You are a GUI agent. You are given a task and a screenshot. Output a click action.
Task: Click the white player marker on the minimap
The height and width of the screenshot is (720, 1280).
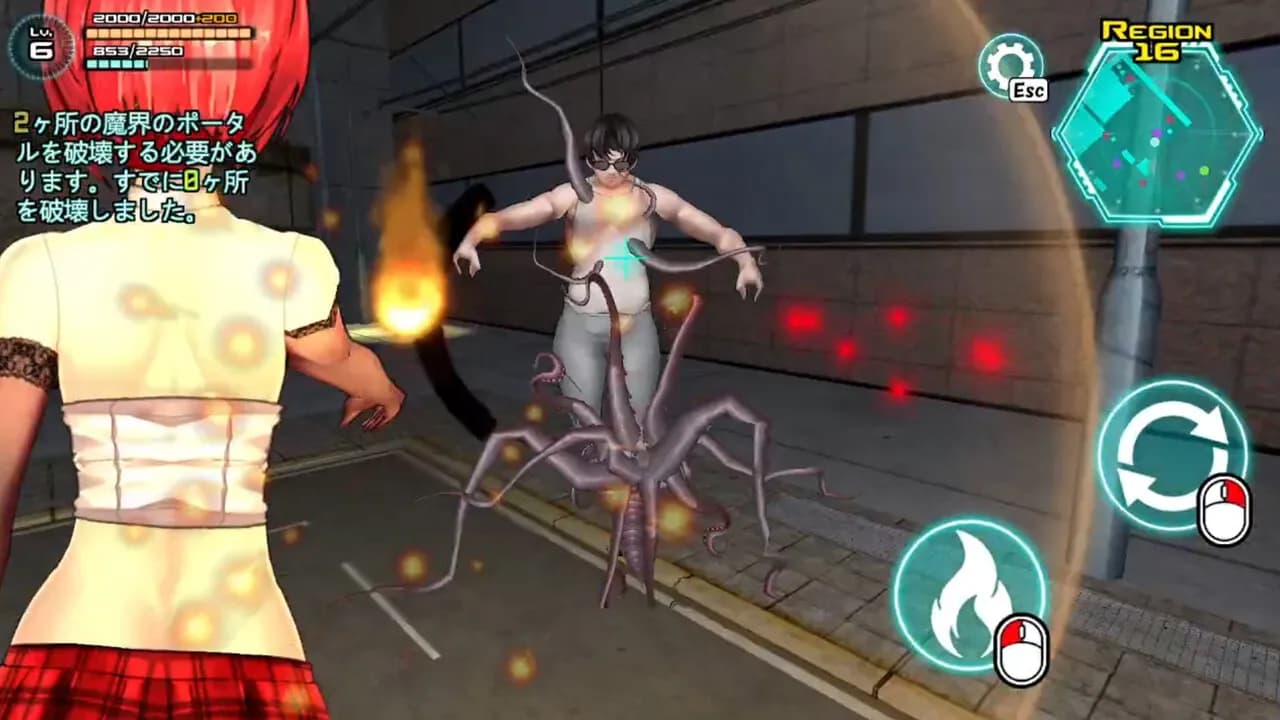(x=1154, y=142)
